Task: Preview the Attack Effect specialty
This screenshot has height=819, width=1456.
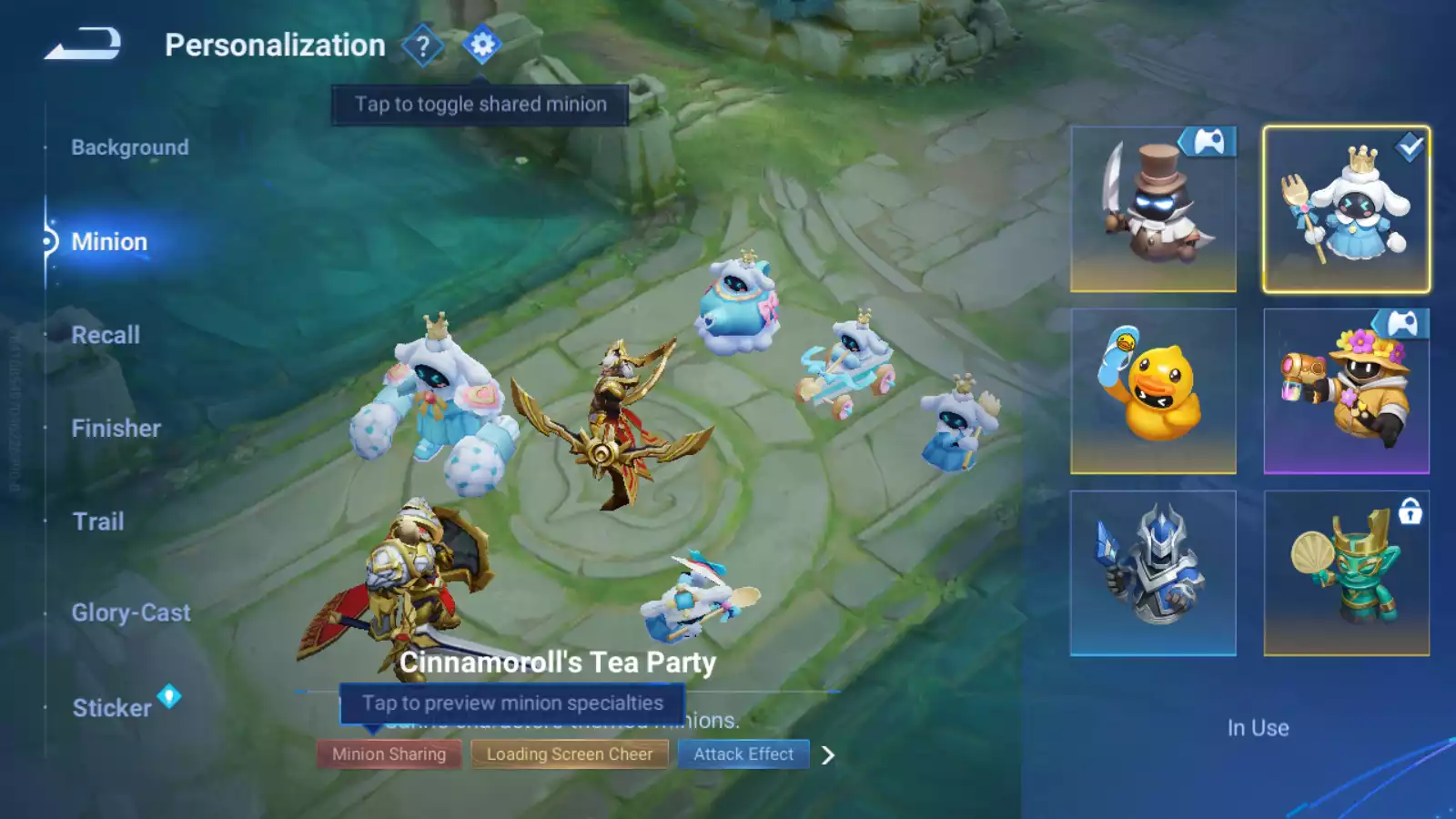Action: [x=743, y=754]
